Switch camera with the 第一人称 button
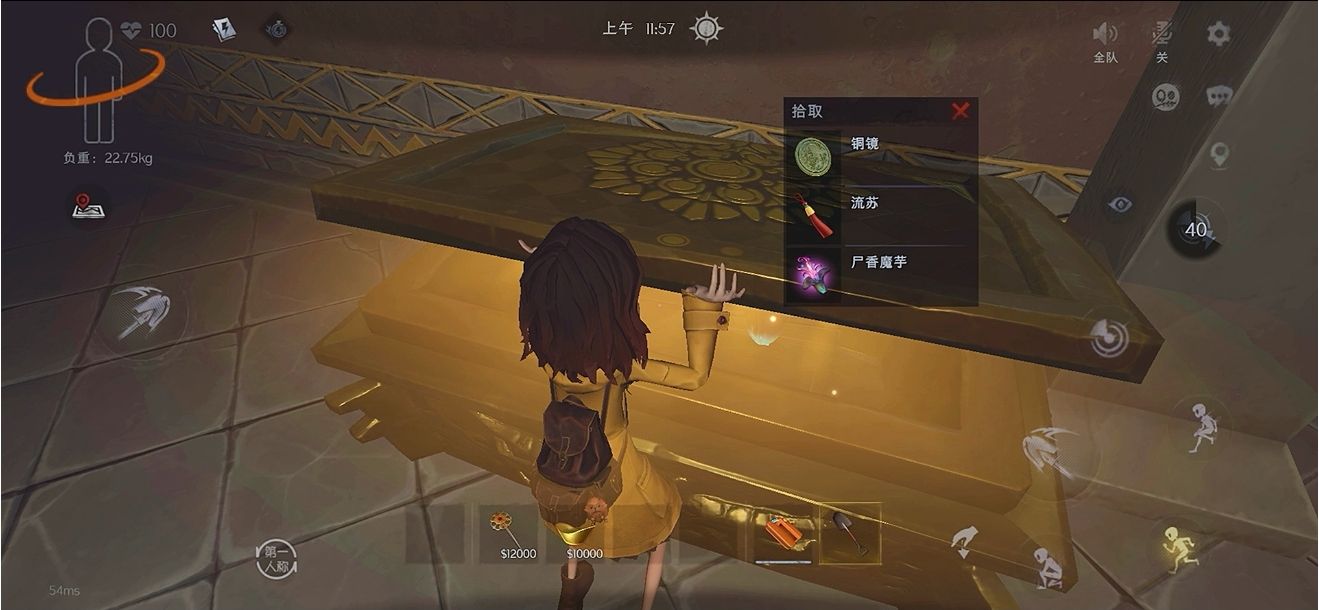Viewport: 1319px width, 610px height. [275, 558]
